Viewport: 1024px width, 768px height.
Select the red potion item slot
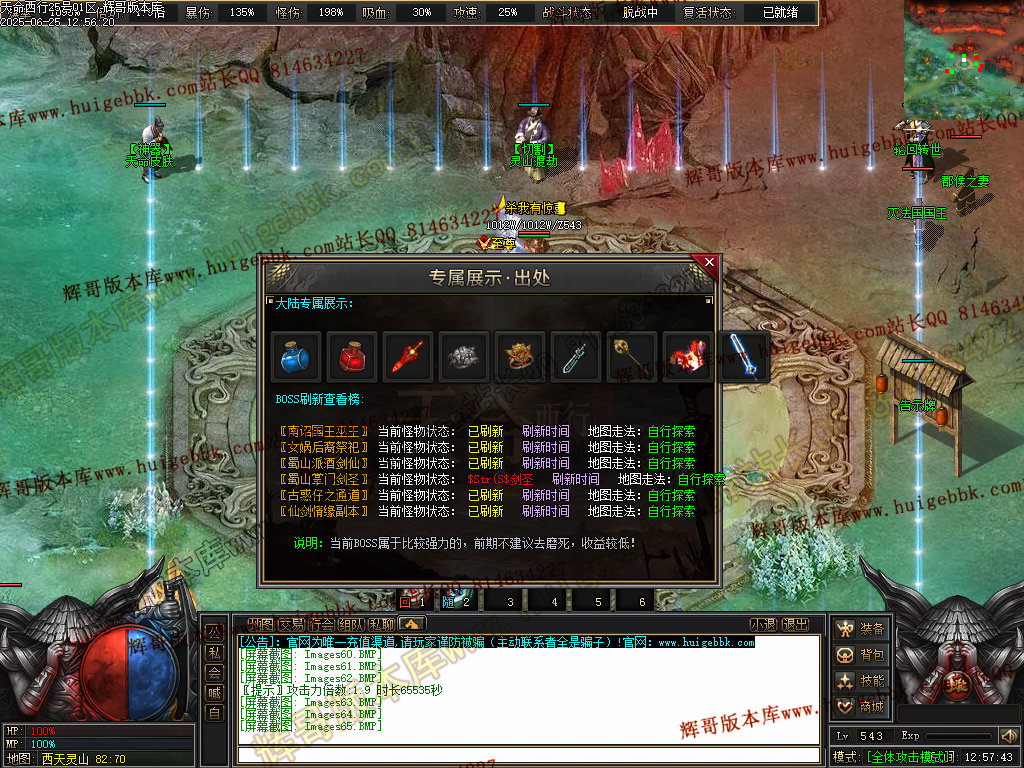352,357
